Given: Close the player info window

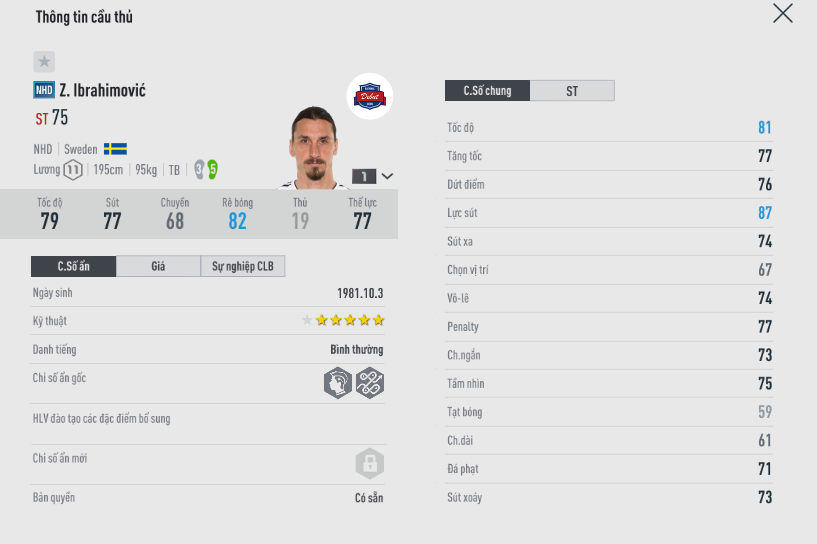Looking at the screenshot, I should pos(783,13).
